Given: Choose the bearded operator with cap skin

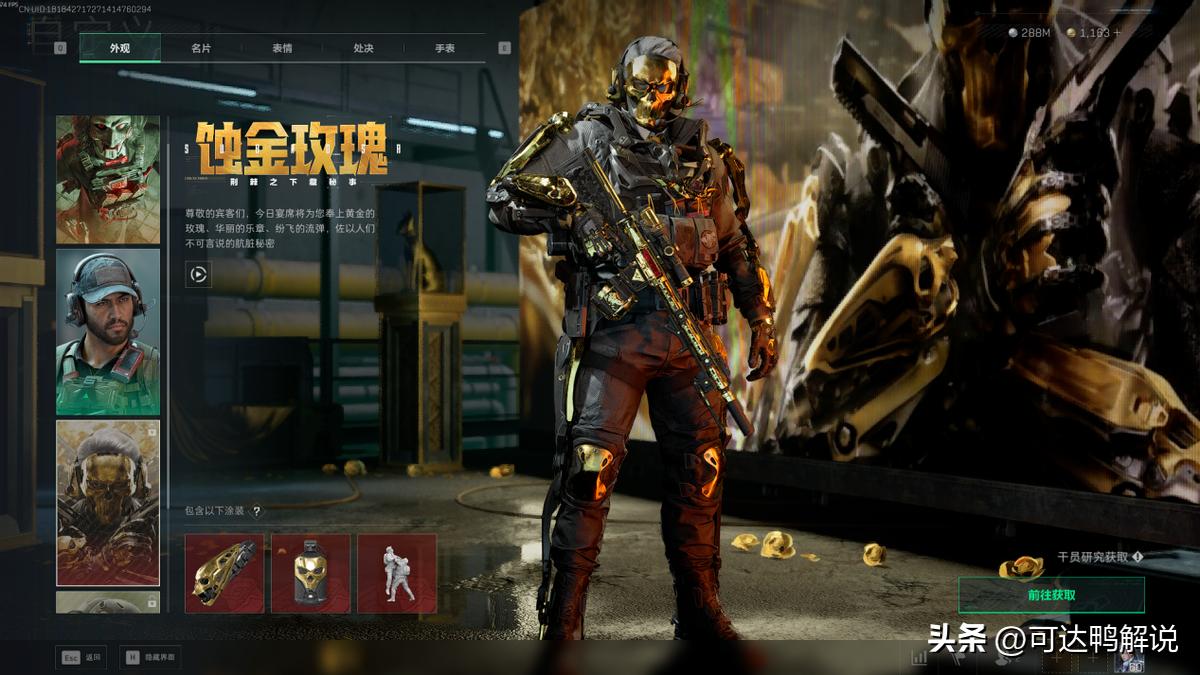Looking at the screenshot, I should [x=108, y=332].
